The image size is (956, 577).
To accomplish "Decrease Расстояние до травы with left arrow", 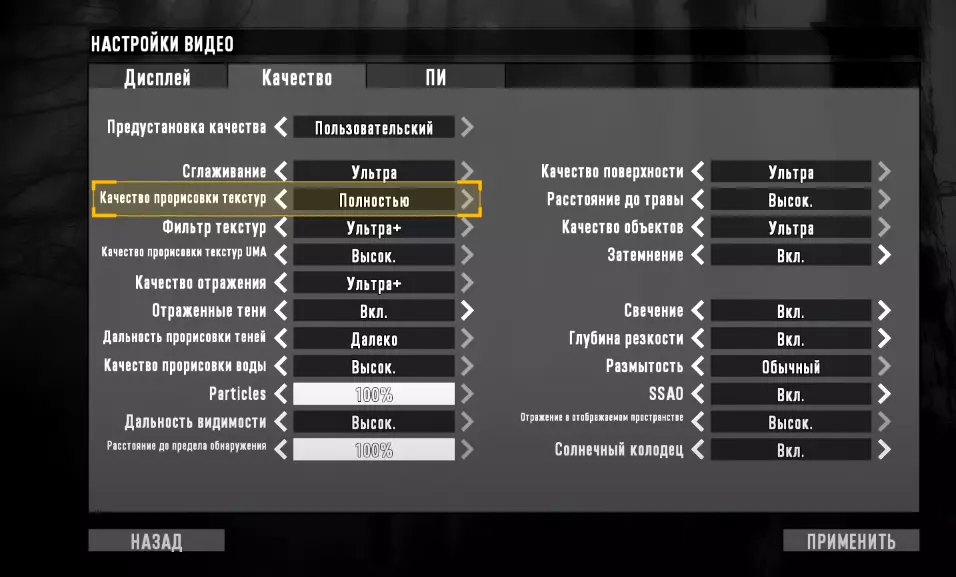I will [698, 199].
